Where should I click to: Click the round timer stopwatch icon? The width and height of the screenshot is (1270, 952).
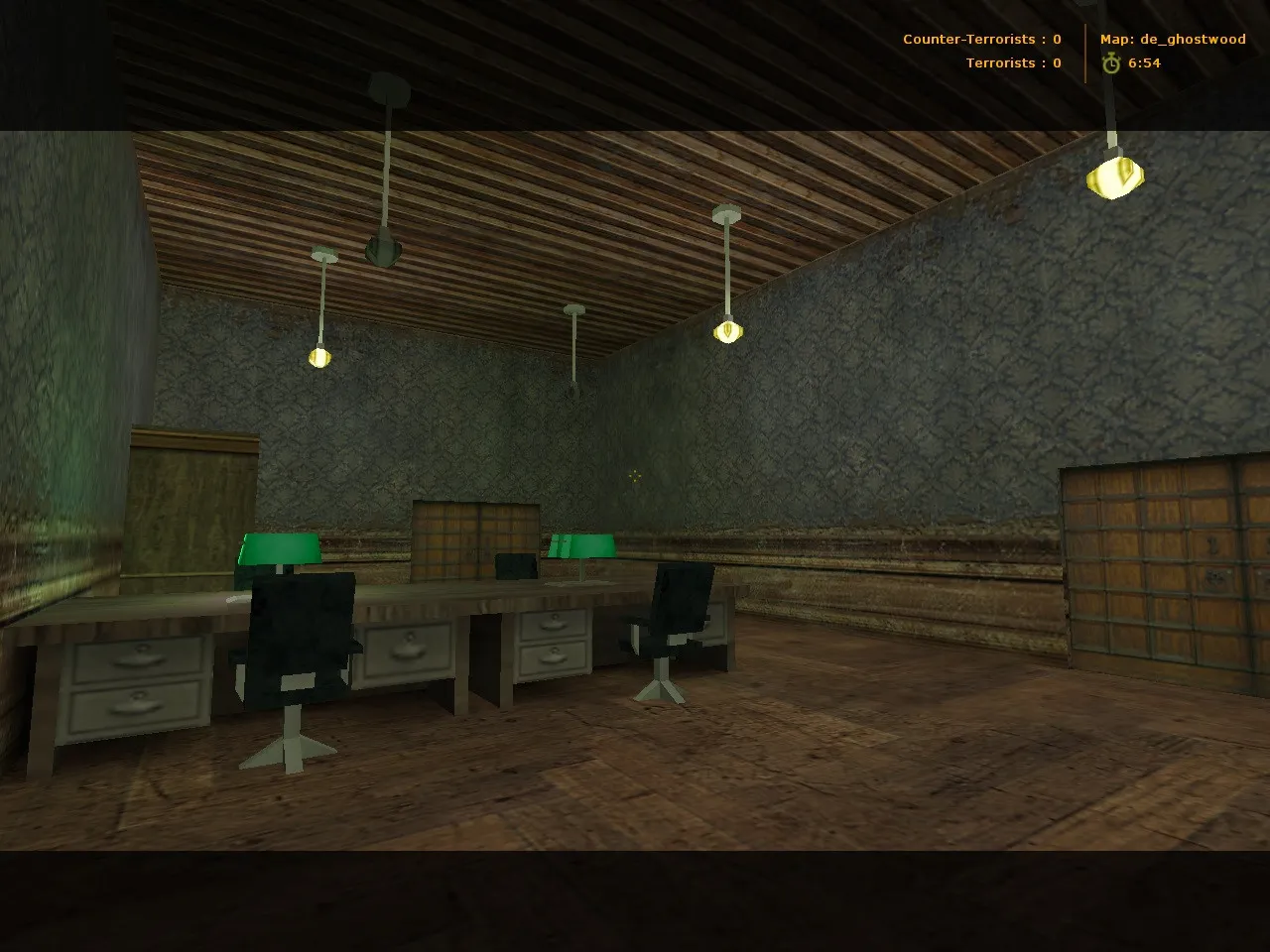pyautogui.click(x=1112, y=62)
